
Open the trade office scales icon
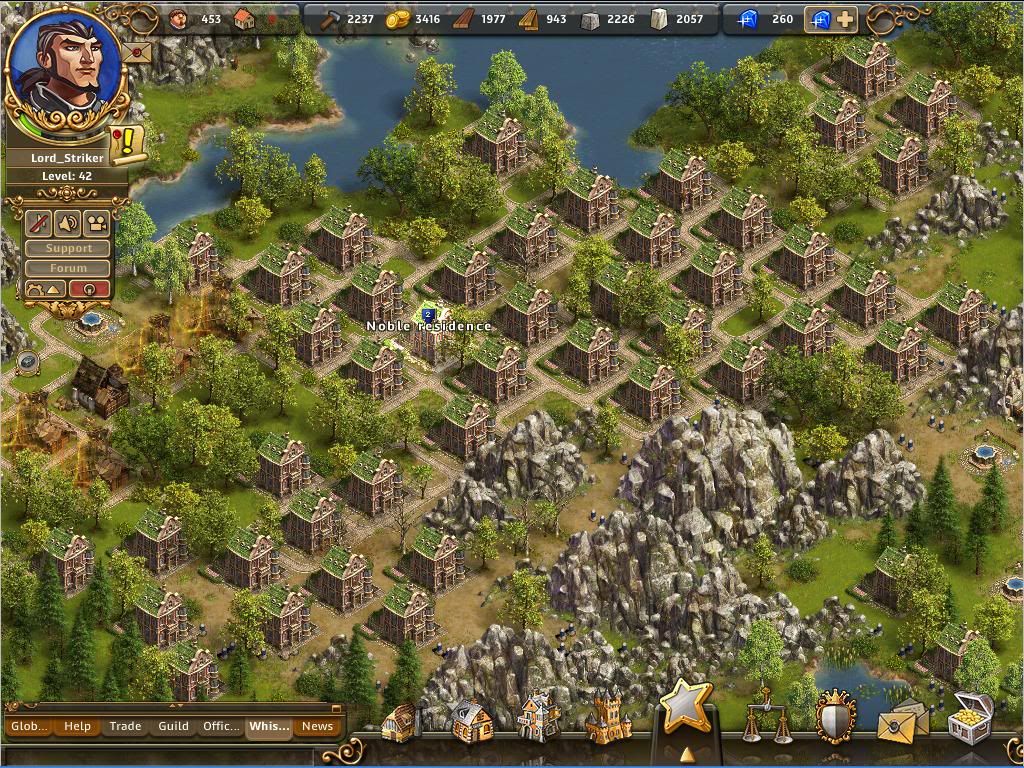(x=765, y=716)
